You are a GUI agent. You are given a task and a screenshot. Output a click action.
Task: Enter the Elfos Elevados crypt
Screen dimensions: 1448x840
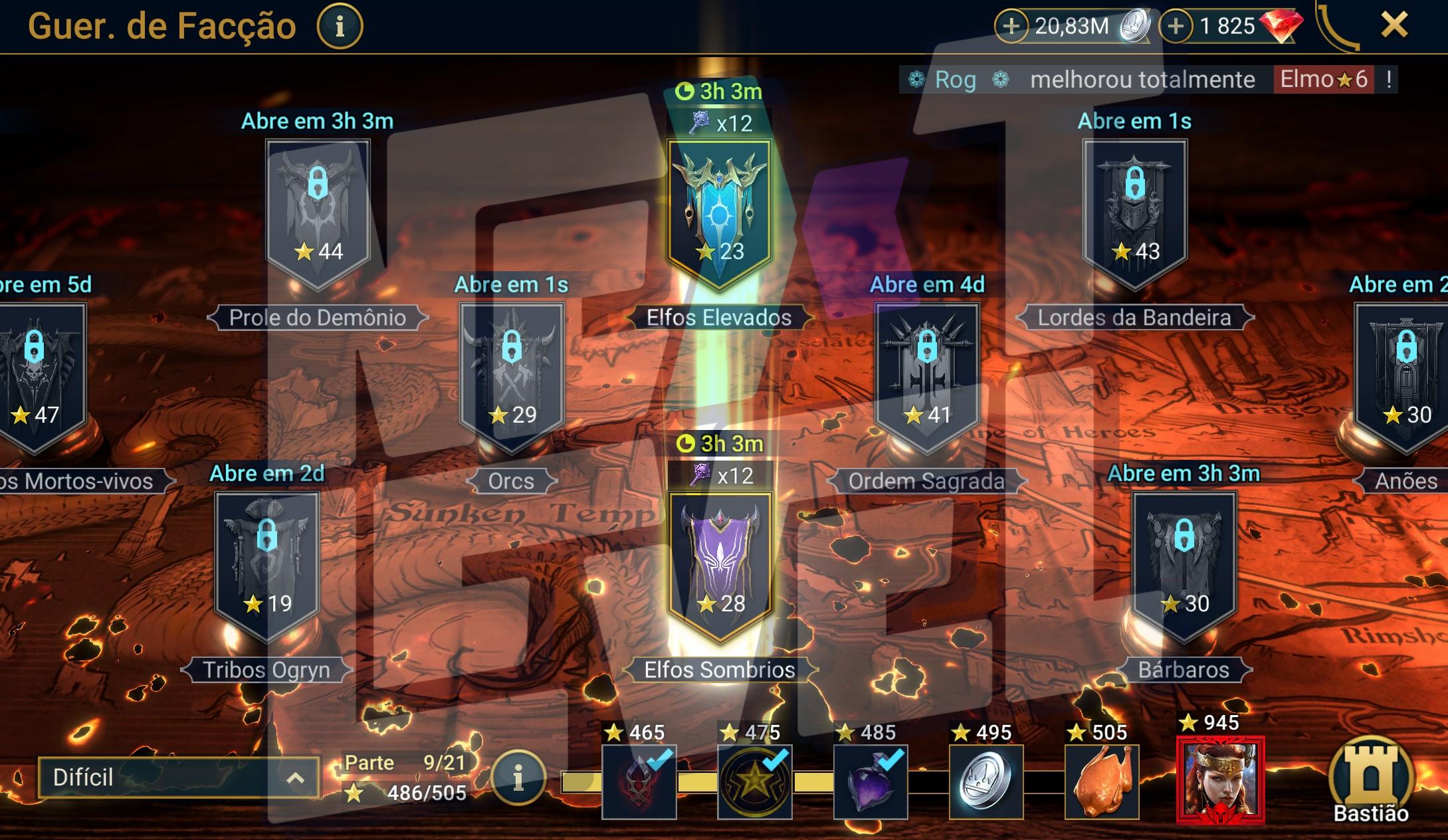pos(719,213)
